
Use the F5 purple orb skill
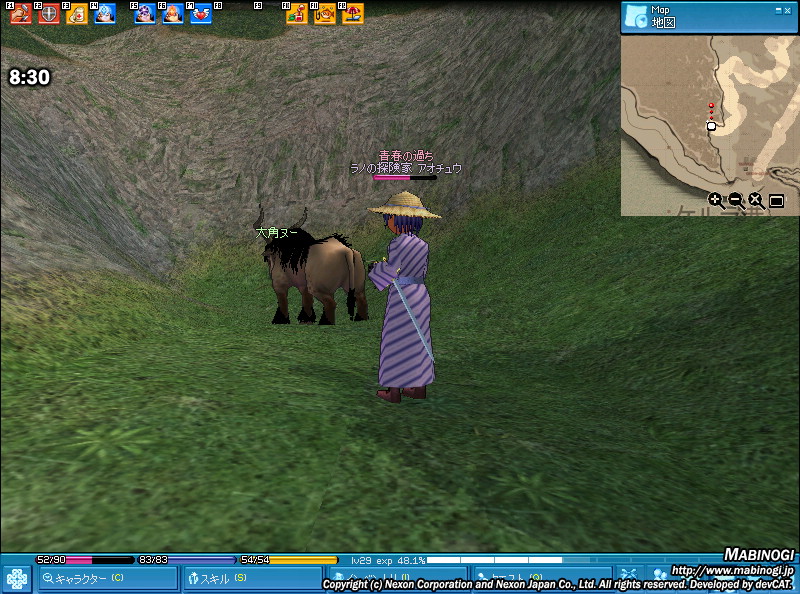coord(145,14)
